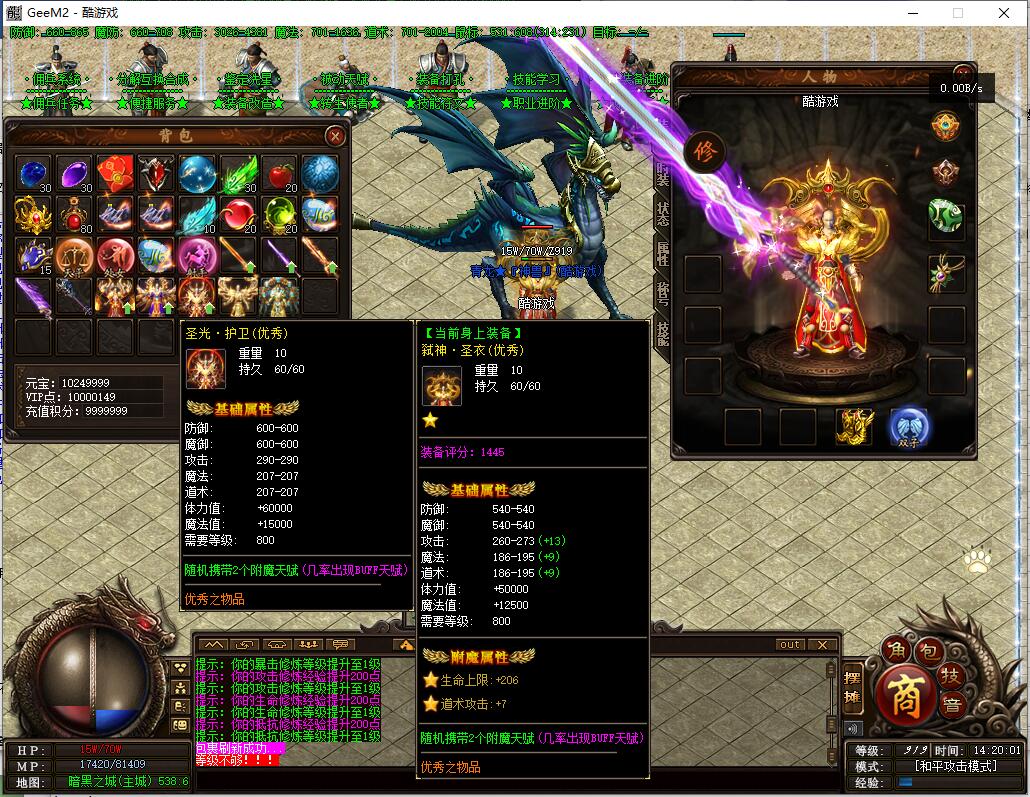
Task: Select the red envelope item in backpack
Action: pyautogui.click(x=115, y=174)
